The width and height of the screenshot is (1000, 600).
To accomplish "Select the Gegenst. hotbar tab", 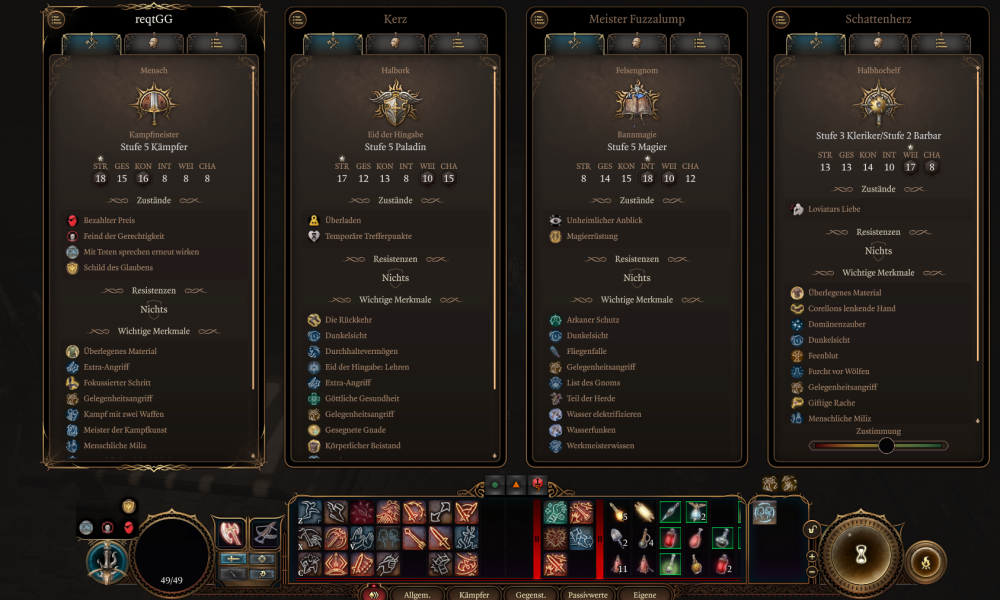I will pos(530,594).
